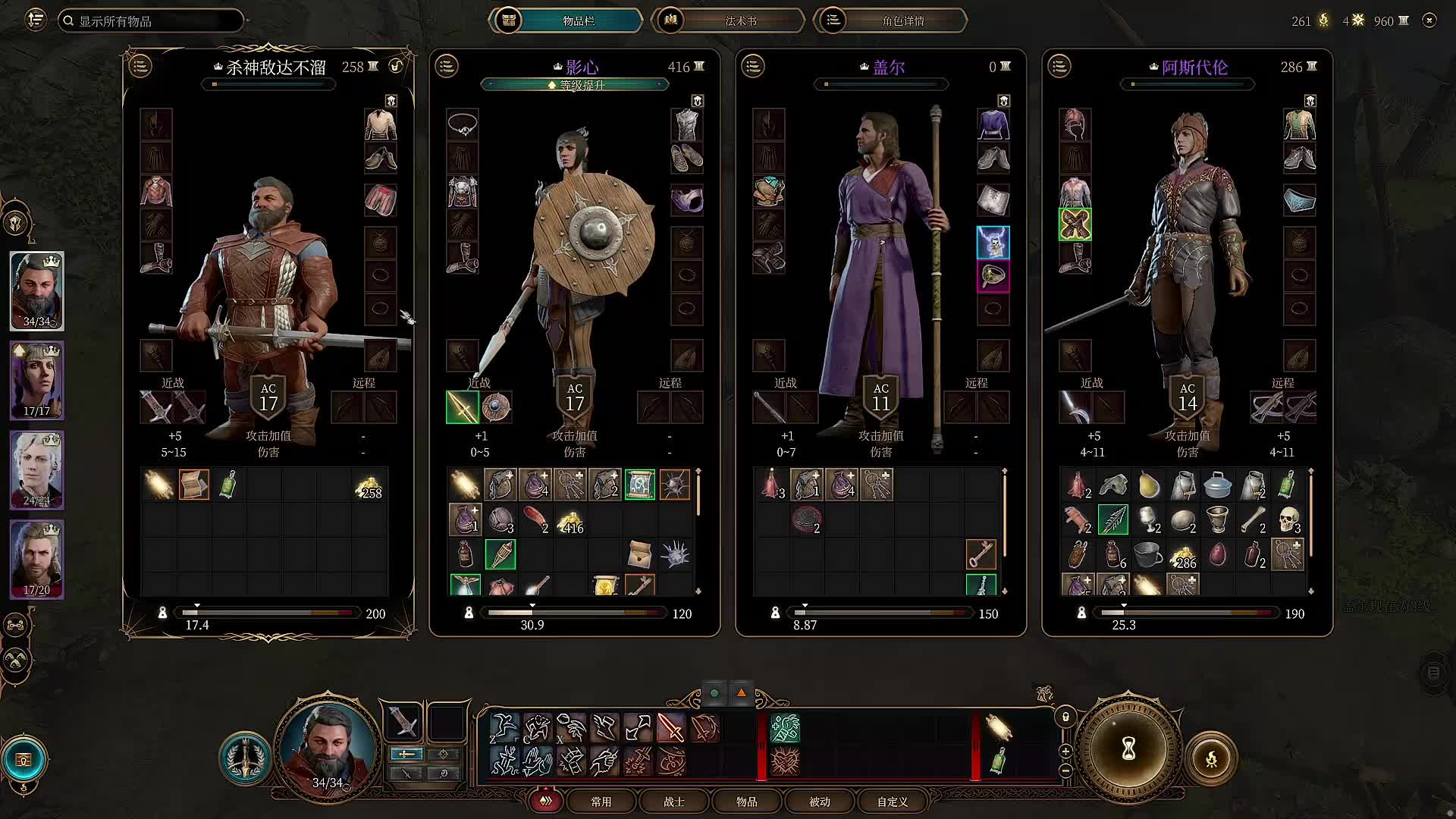Pick the skull item in 阿斯代伦's bag
The image size is (1456, 819).
click(1288, 520)
